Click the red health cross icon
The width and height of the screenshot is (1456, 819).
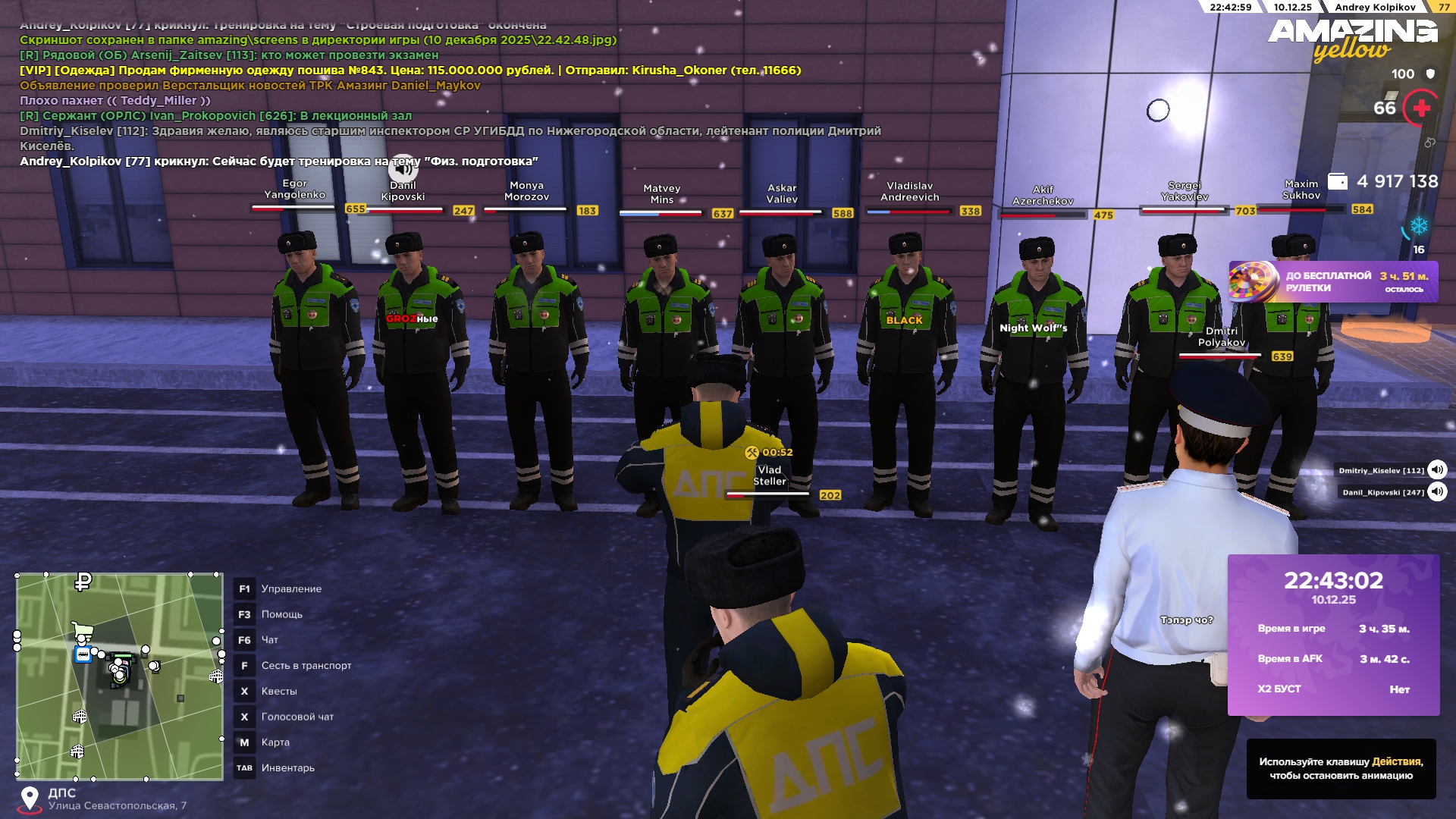[1421, 108]
